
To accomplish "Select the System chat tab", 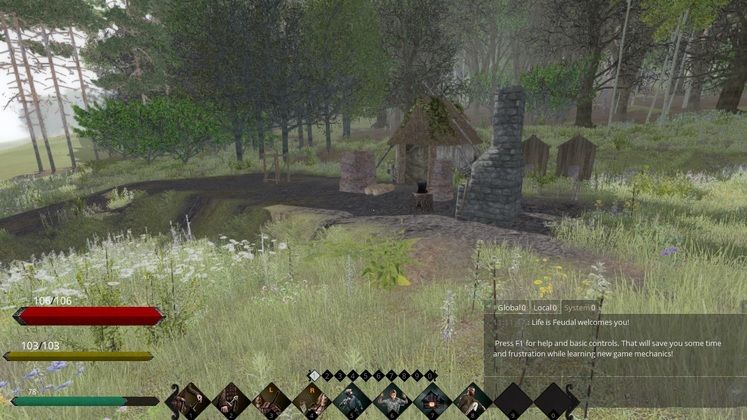I will [x=580, y=308].
